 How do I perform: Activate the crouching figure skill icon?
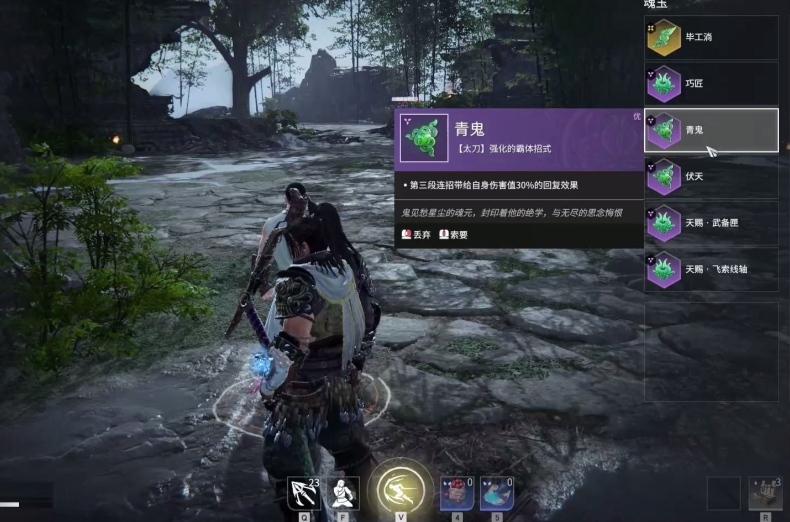[344, 492]
